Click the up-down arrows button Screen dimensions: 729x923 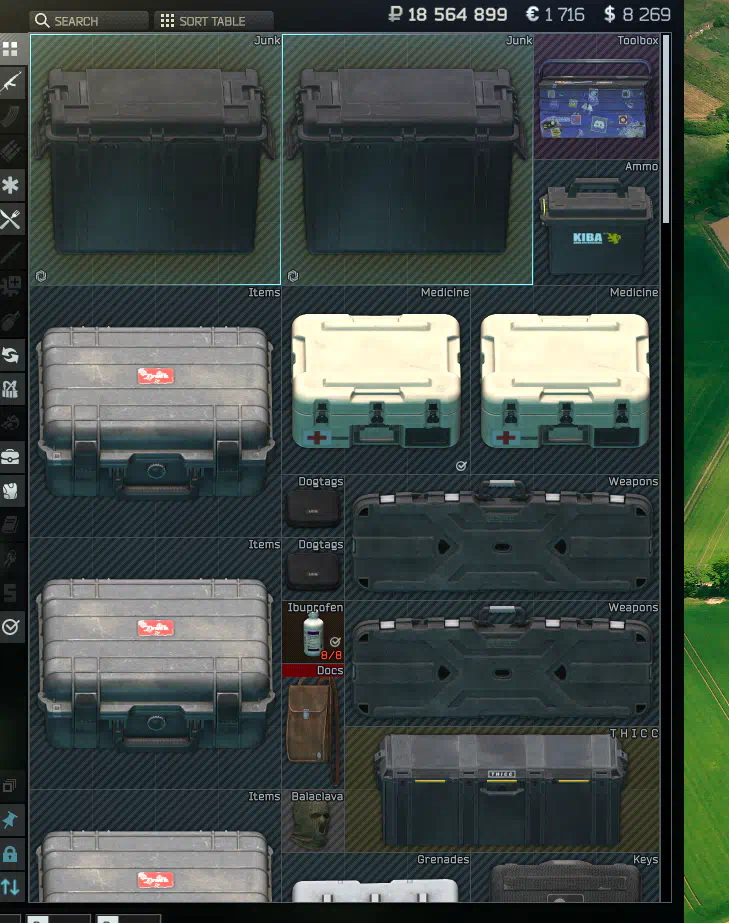click(11, 886)
